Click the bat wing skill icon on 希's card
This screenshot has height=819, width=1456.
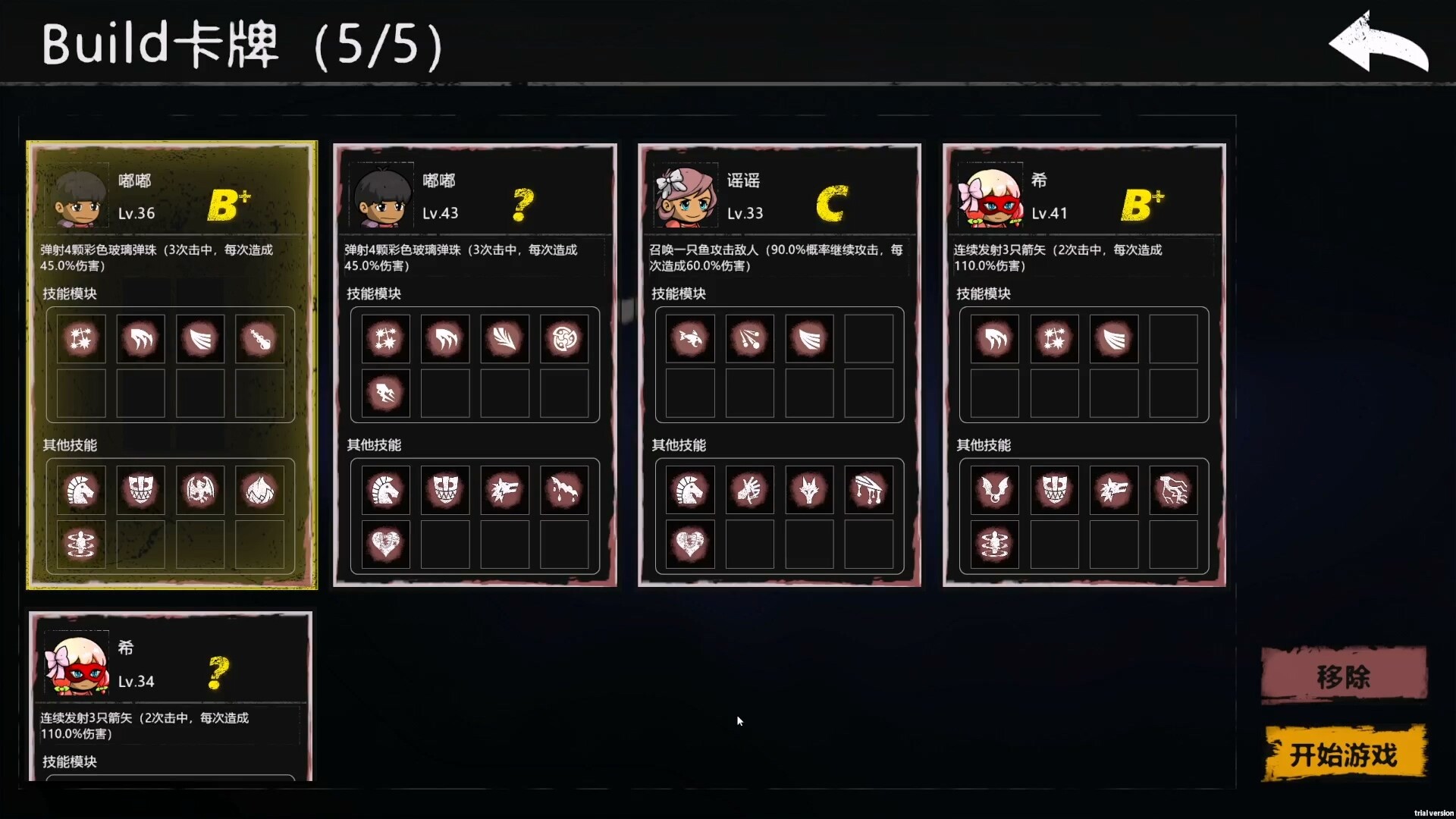point(995,489)
